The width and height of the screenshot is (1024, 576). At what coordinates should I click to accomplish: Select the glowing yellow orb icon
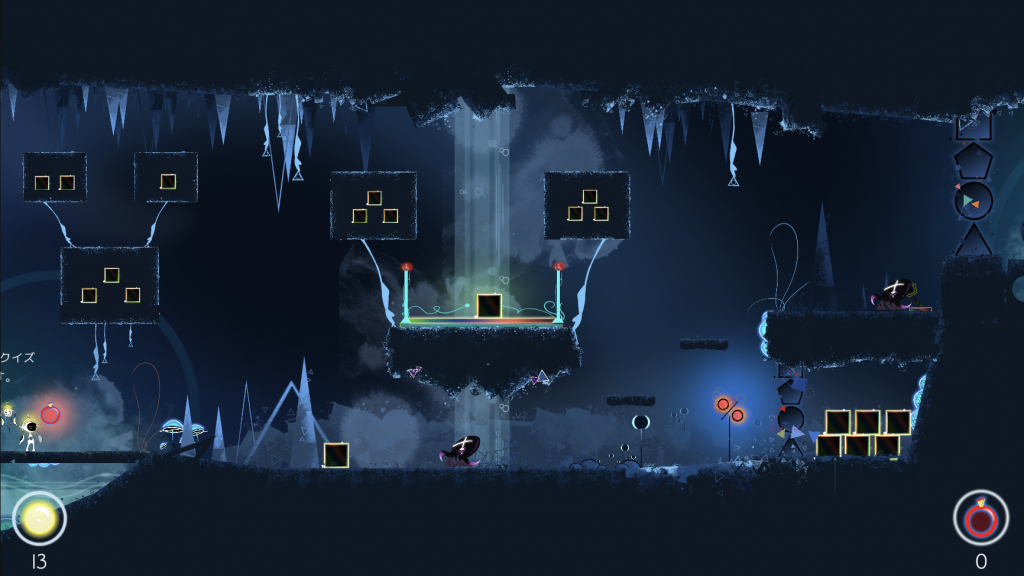pos(39,518)
